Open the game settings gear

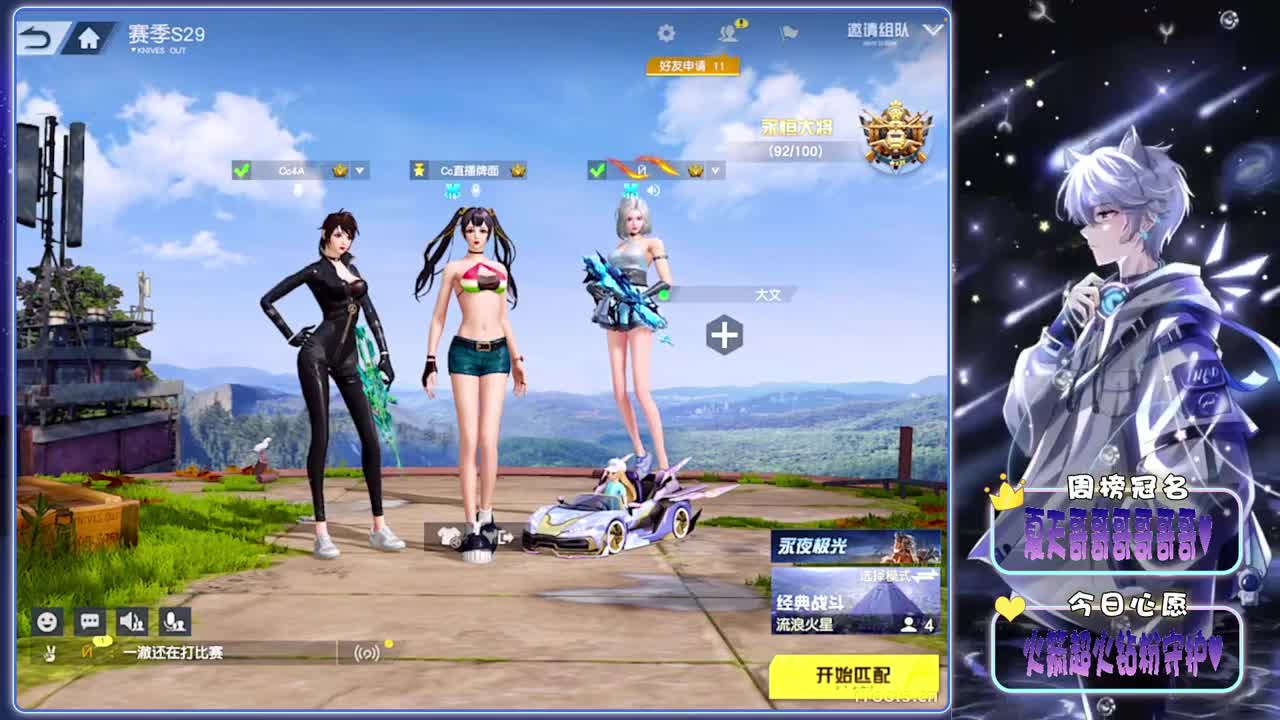pyautogui.click(x=666, y=31)
